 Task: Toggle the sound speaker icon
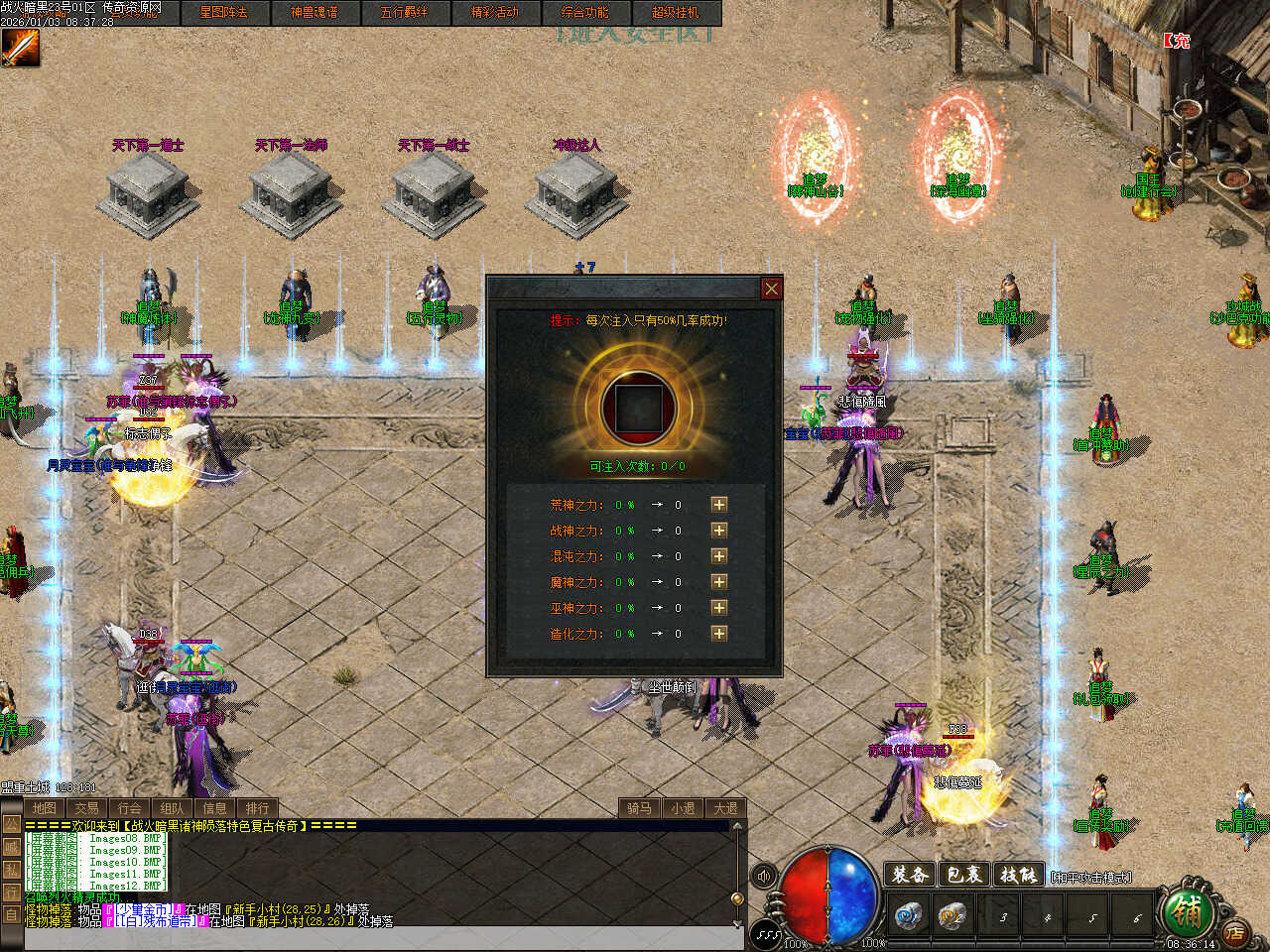764,876
